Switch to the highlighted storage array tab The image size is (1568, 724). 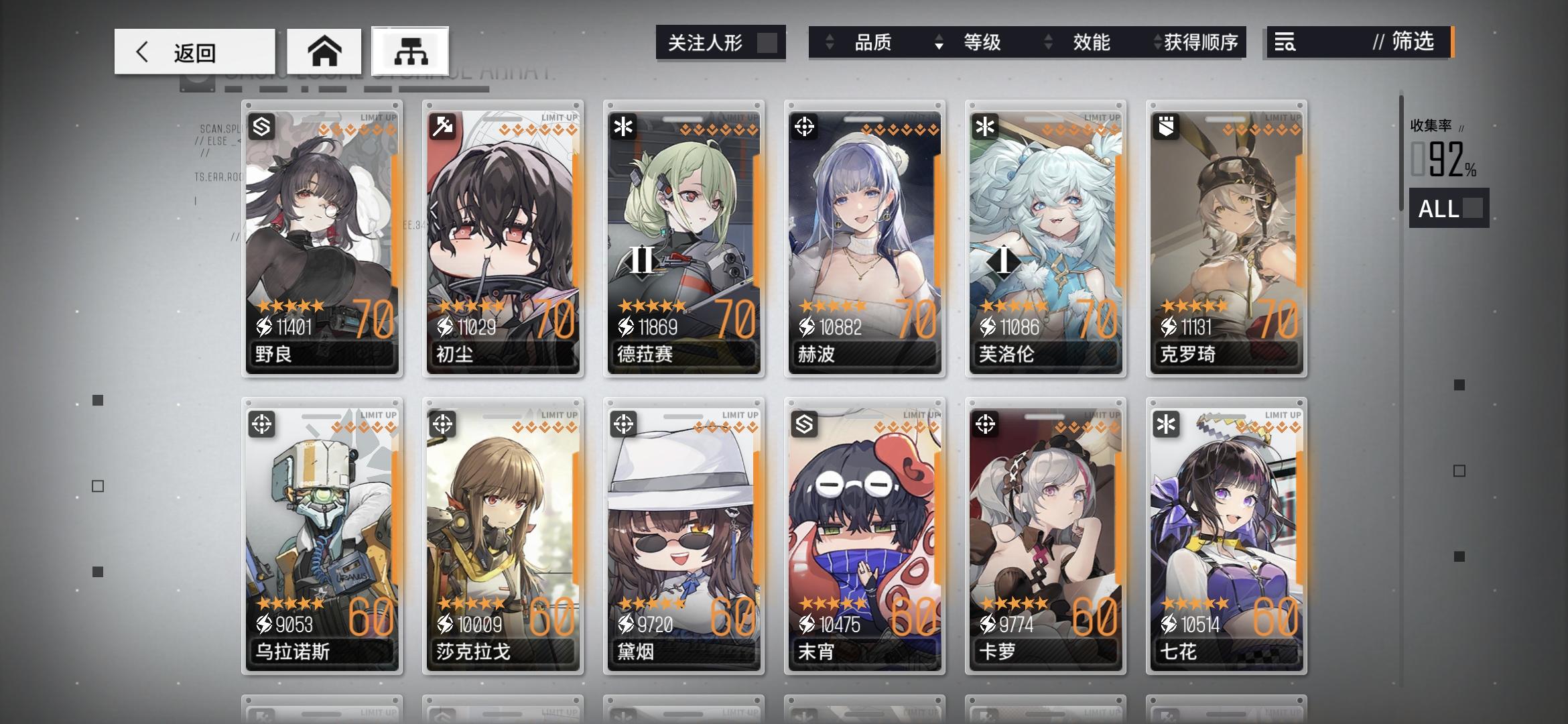pyautogui.click(x=409, y=50)
